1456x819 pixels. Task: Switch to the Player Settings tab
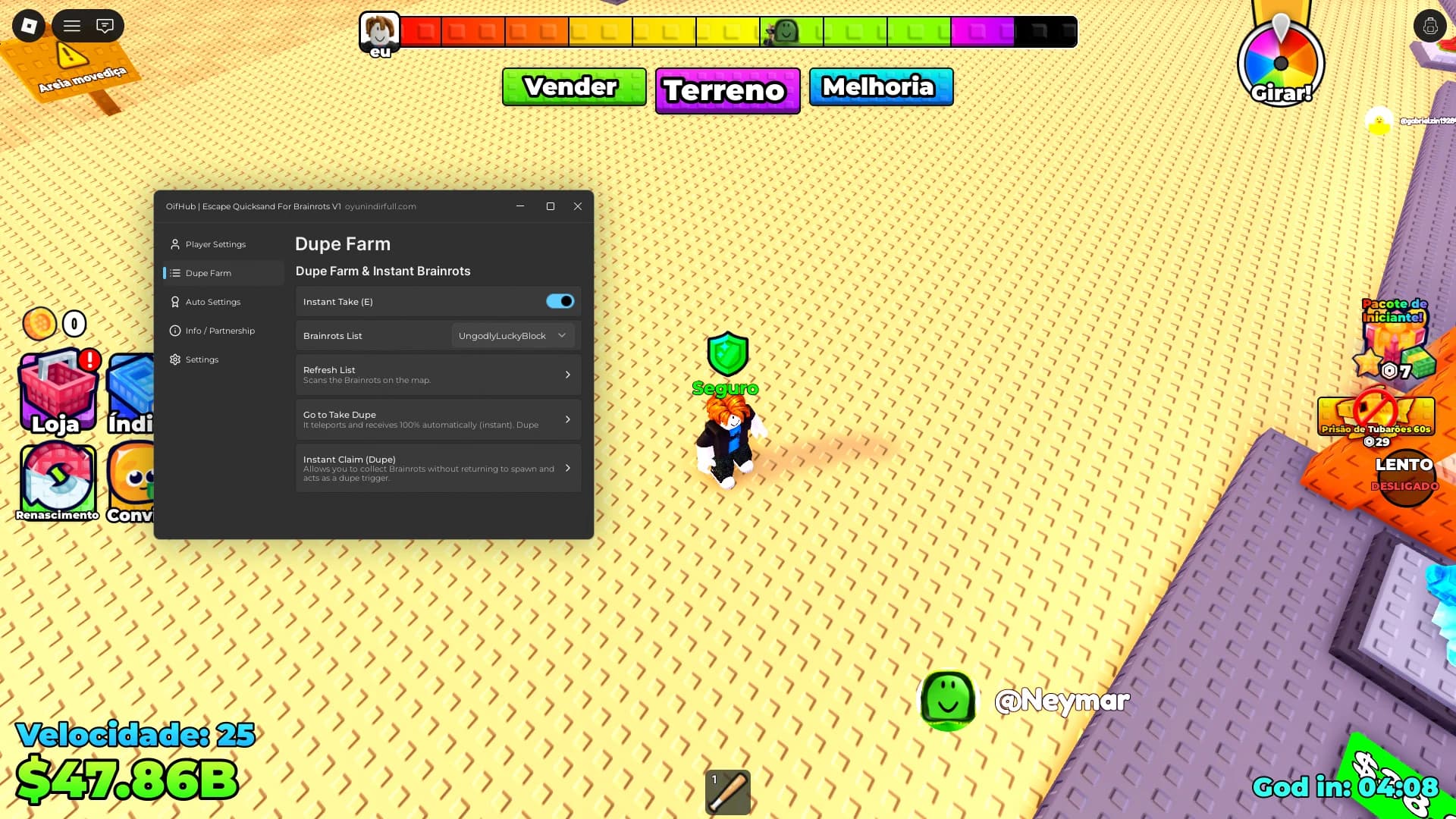[215, 244]
